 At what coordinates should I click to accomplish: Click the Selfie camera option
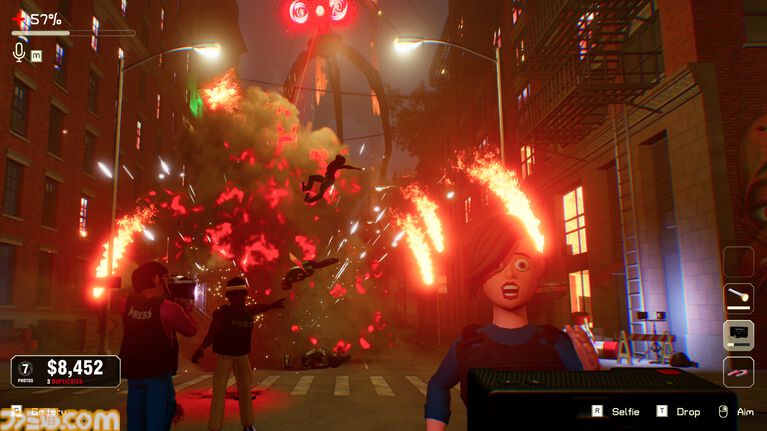[x=616, y=411]
